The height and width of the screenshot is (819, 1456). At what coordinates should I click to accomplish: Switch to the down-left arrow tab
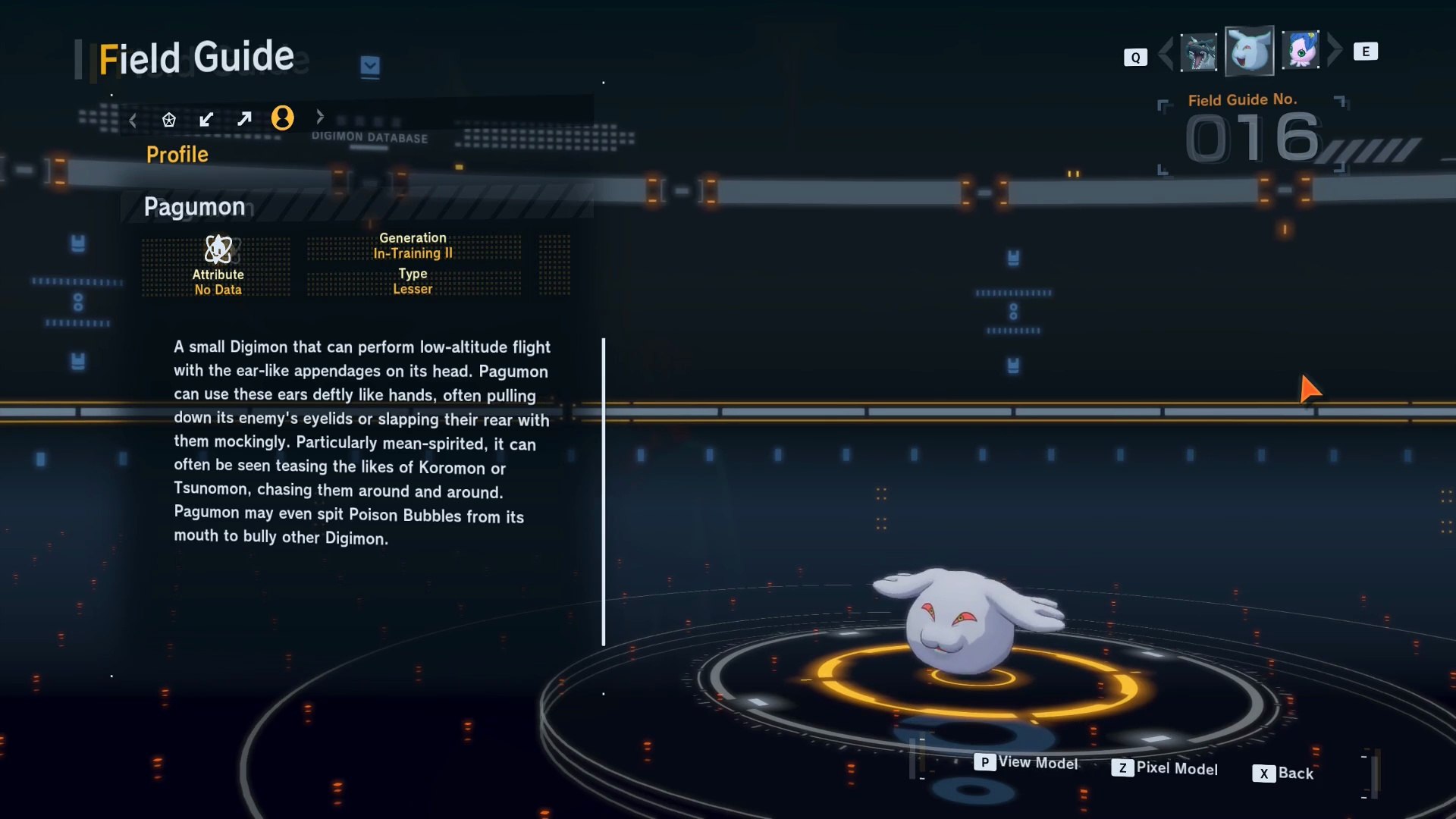click(206, 119)
